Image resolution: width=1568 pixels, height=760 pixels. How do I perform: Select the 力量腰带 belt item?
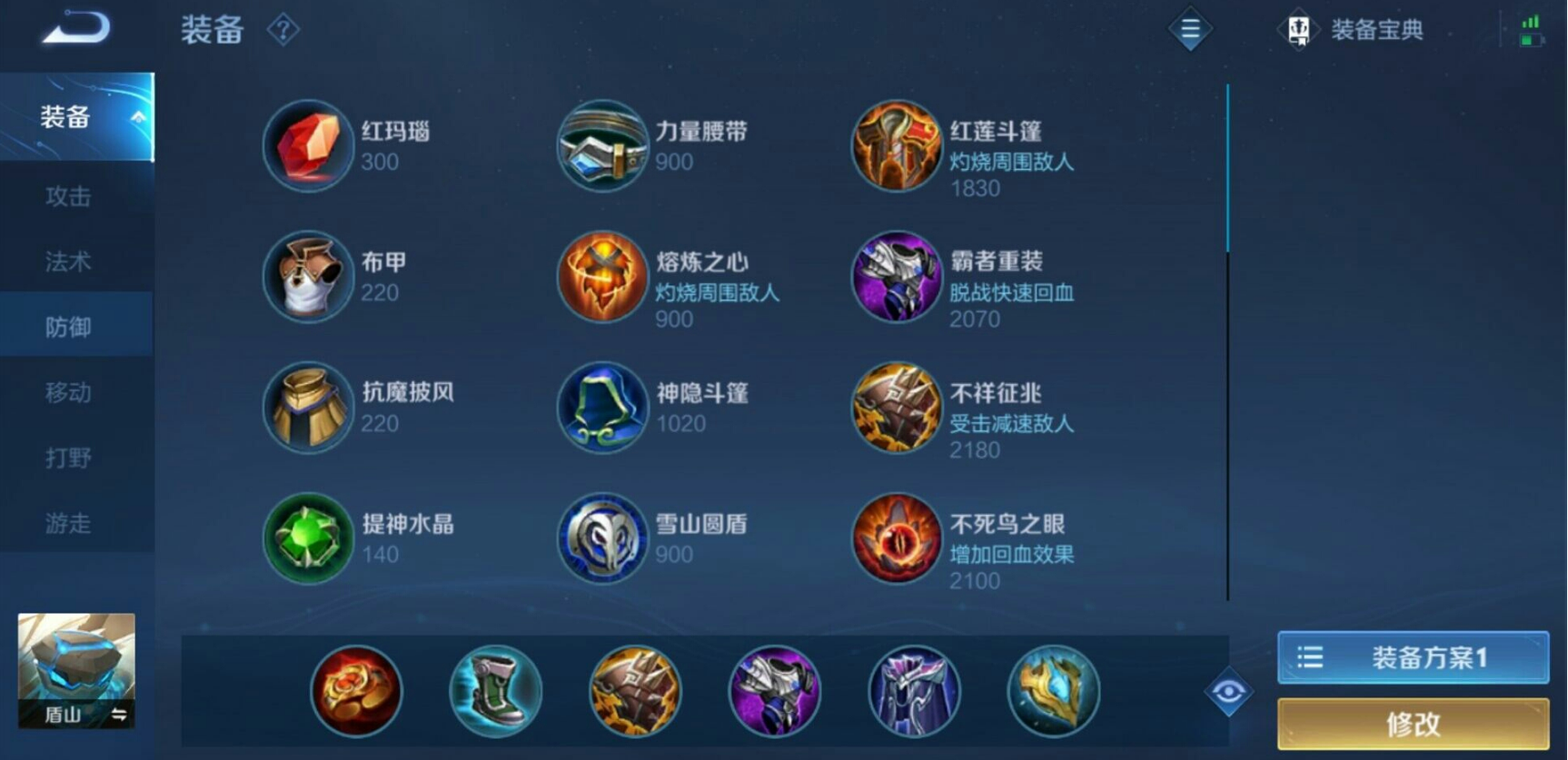tap(602, 145)
